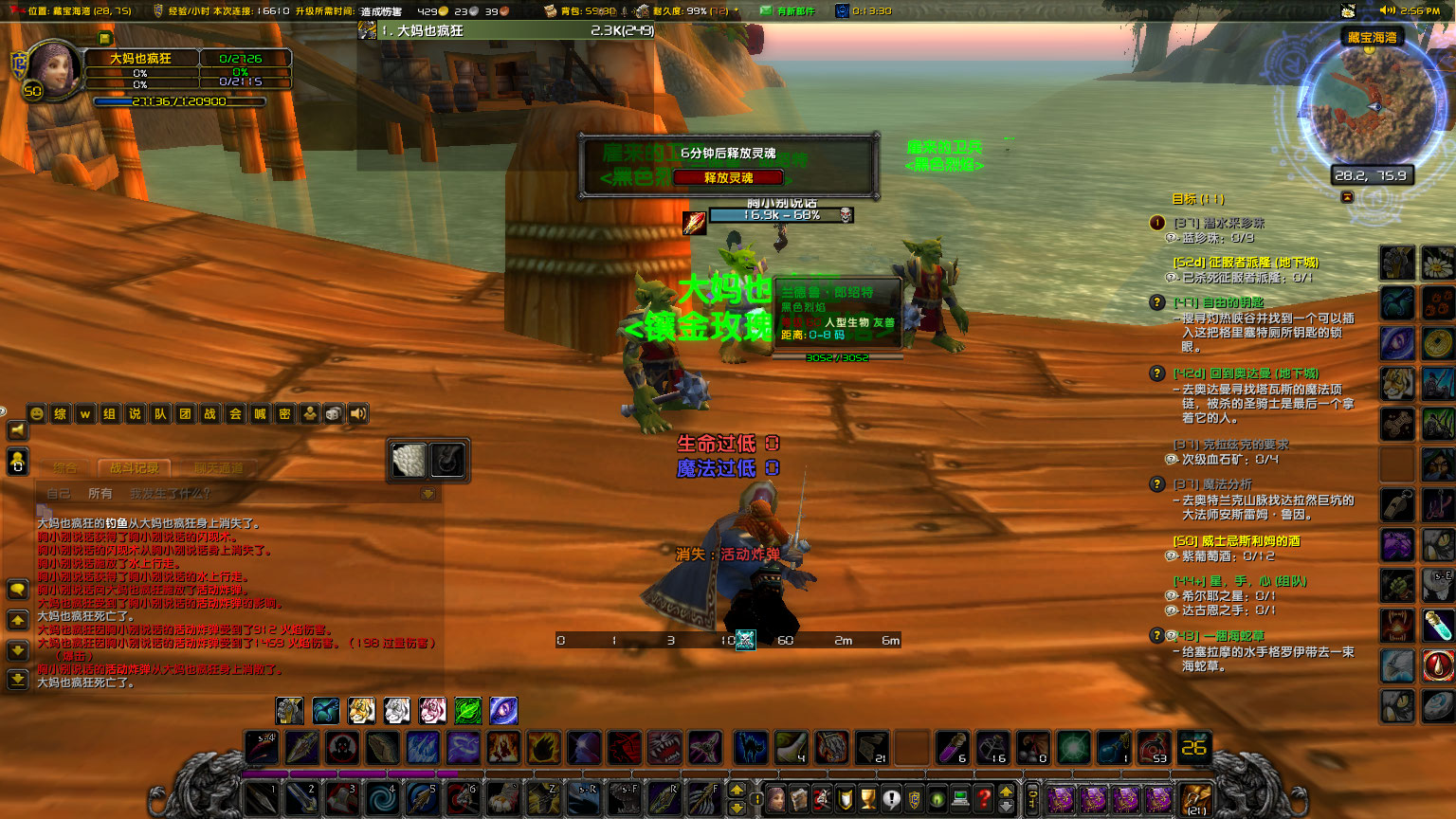Open the yellow dropdown arrow on the chat frame
Screen dimensions: 1456x819
point(427,492)
